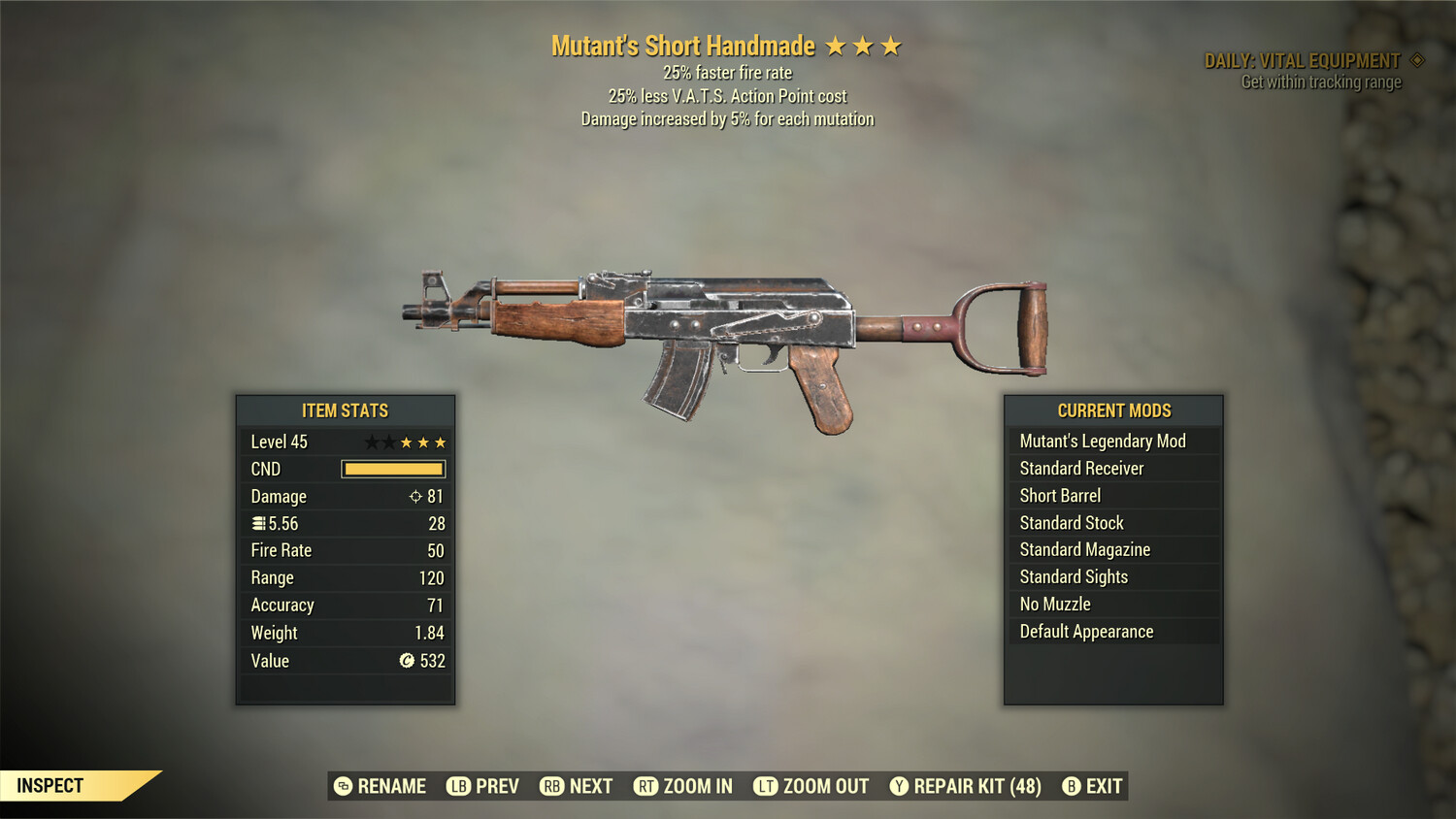Click the yellow CND condition bar

(x=392, y=469)
